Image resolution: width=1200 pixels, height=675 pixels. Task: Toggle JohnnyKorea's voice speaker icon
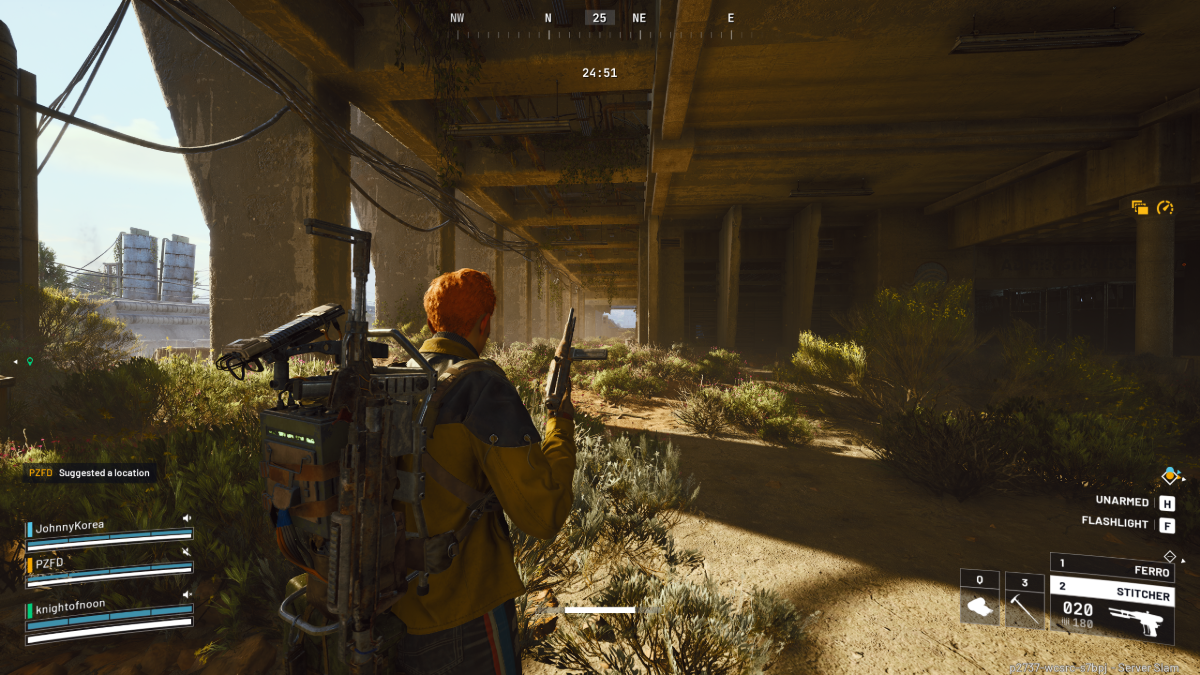pyautogui.click(x=186, y=518)
